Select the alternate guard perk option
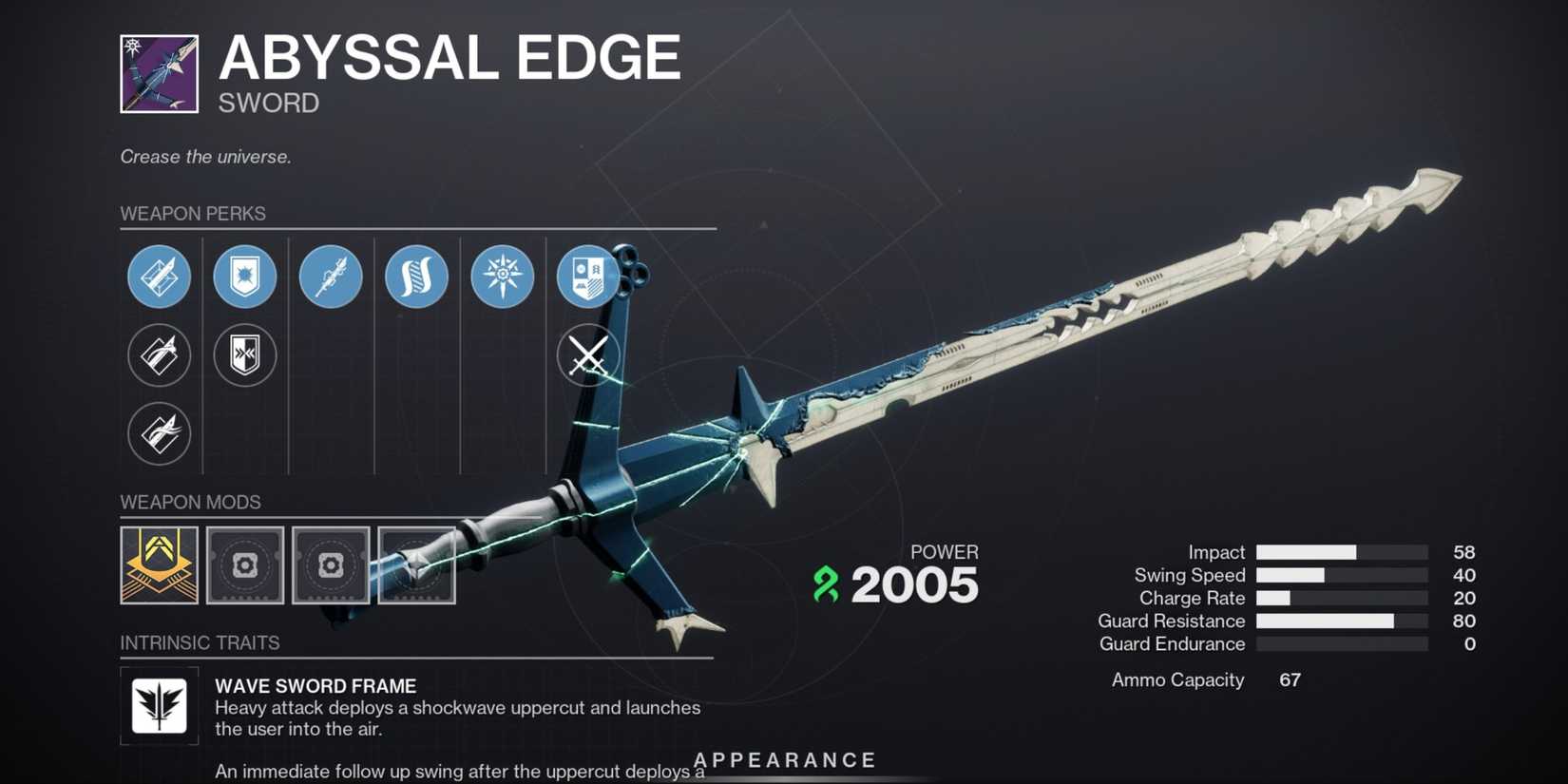The width and height of the screenshot is (1568, 784). coord(244,355)
